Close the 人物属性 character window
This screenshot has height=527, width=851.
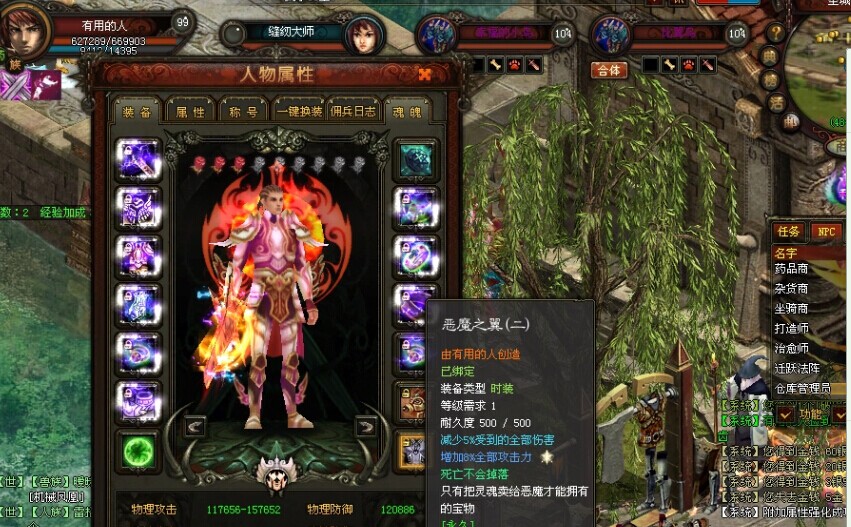click(425, 74)
